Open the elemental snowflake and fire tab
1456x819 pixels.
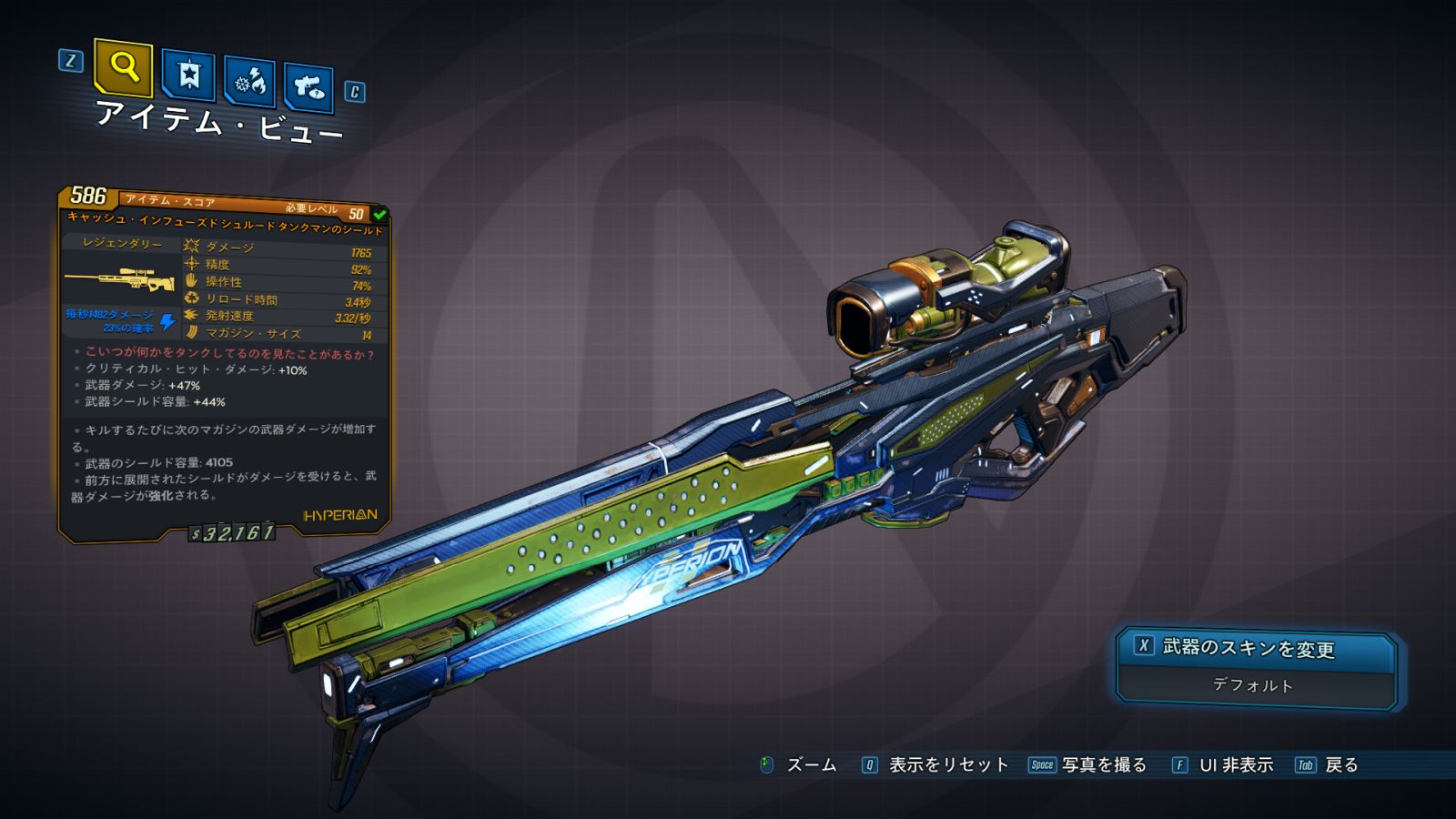[x=250, y=82]
